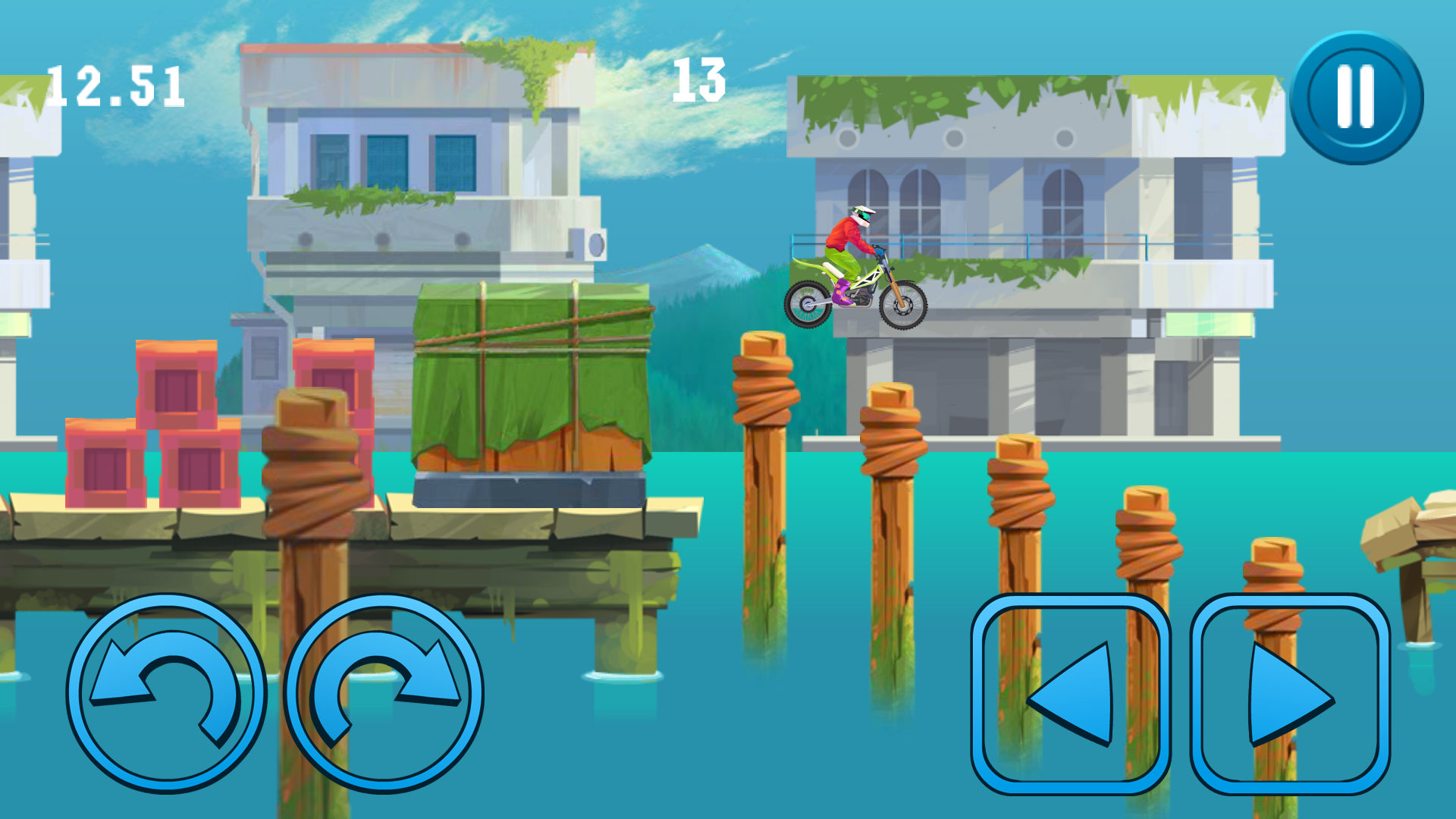Tap the green tarp-covered cargo crate

tap(531, 379)
